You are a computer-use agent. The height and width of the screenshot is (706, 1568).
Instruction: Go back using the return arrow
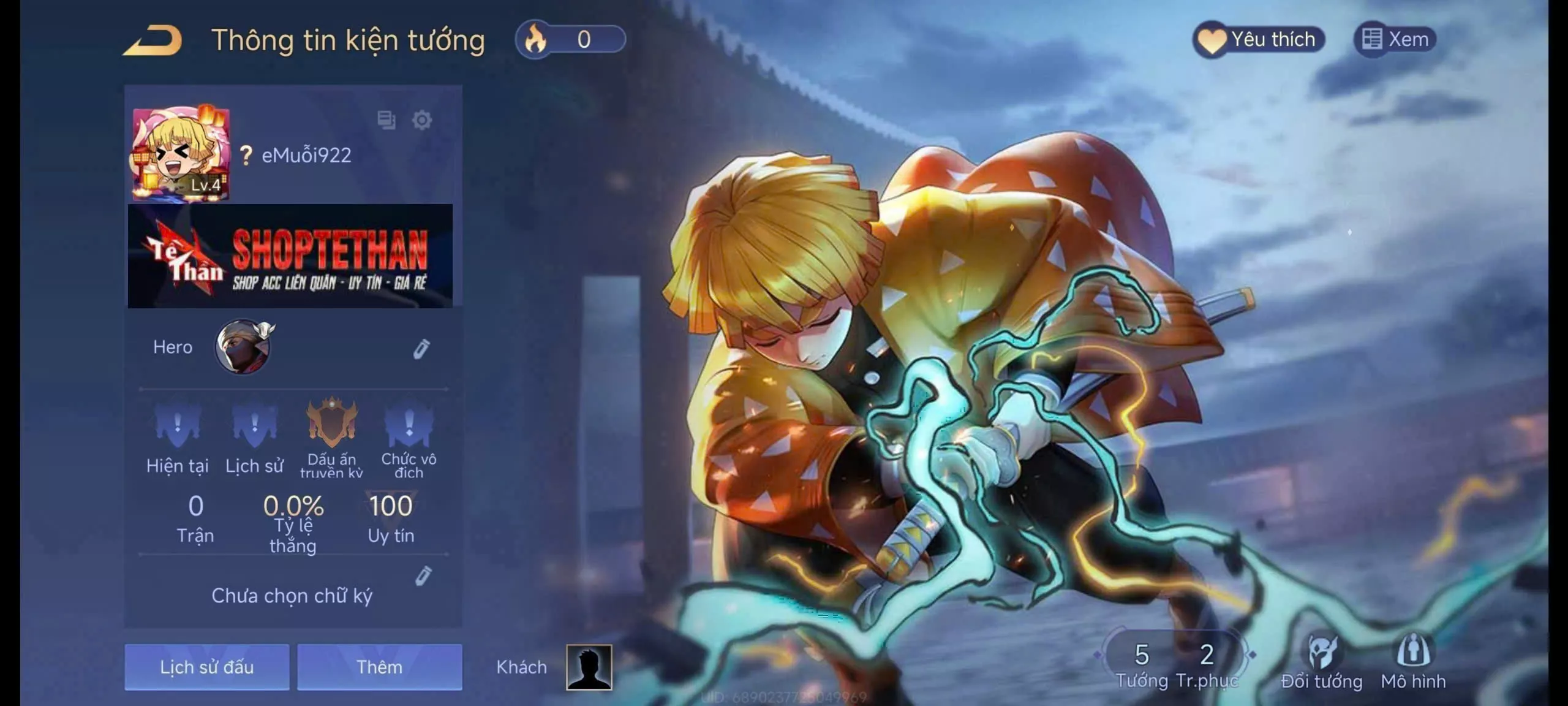153,40
